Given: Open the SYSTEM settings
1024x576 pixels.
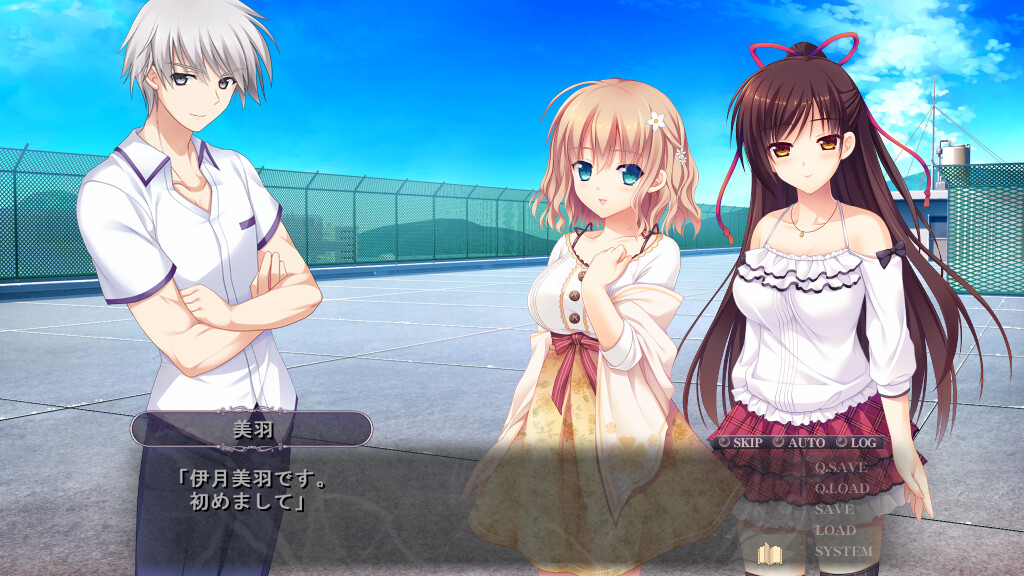Looking at the screenshot, I should click(843, 551).
